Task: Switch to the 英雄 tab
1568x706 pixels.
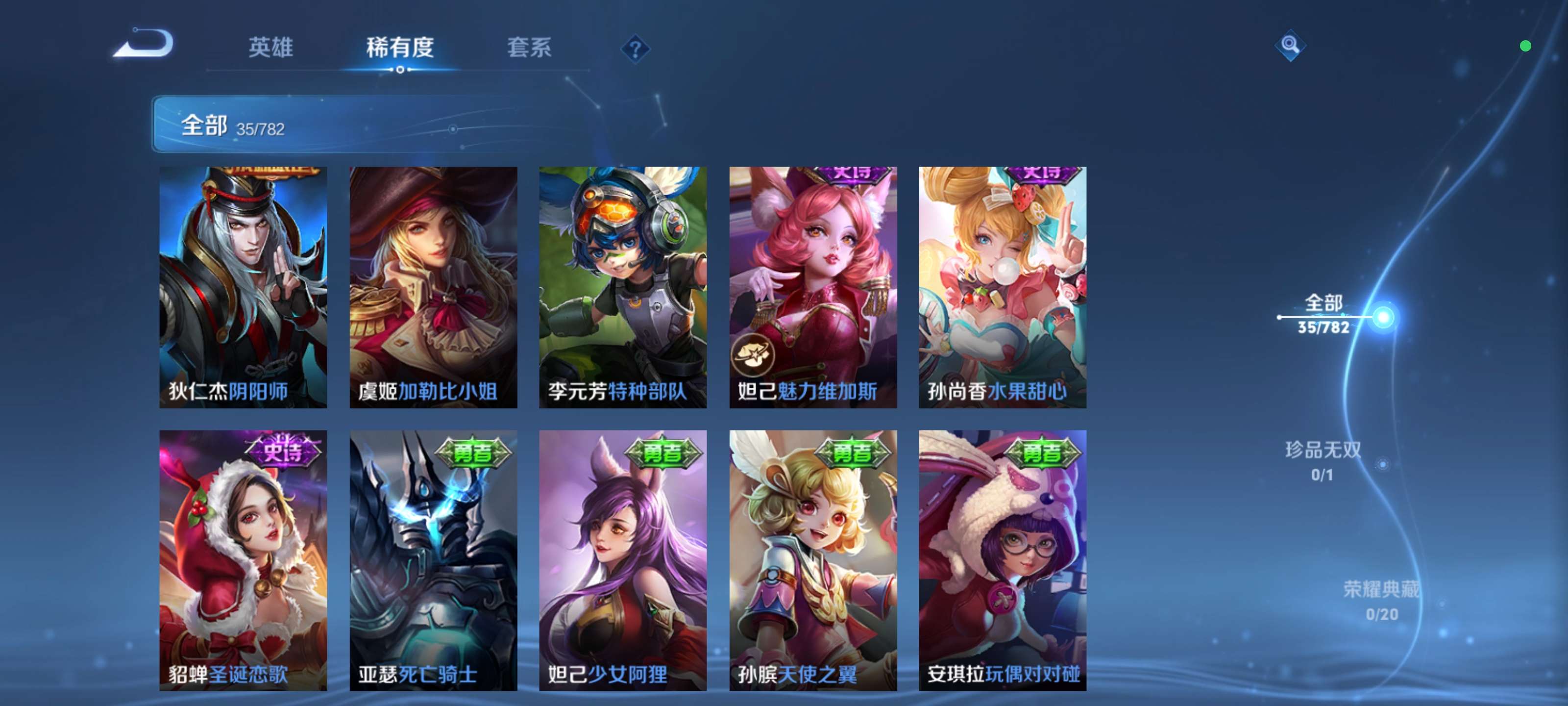Action: (x=270, y=48)
